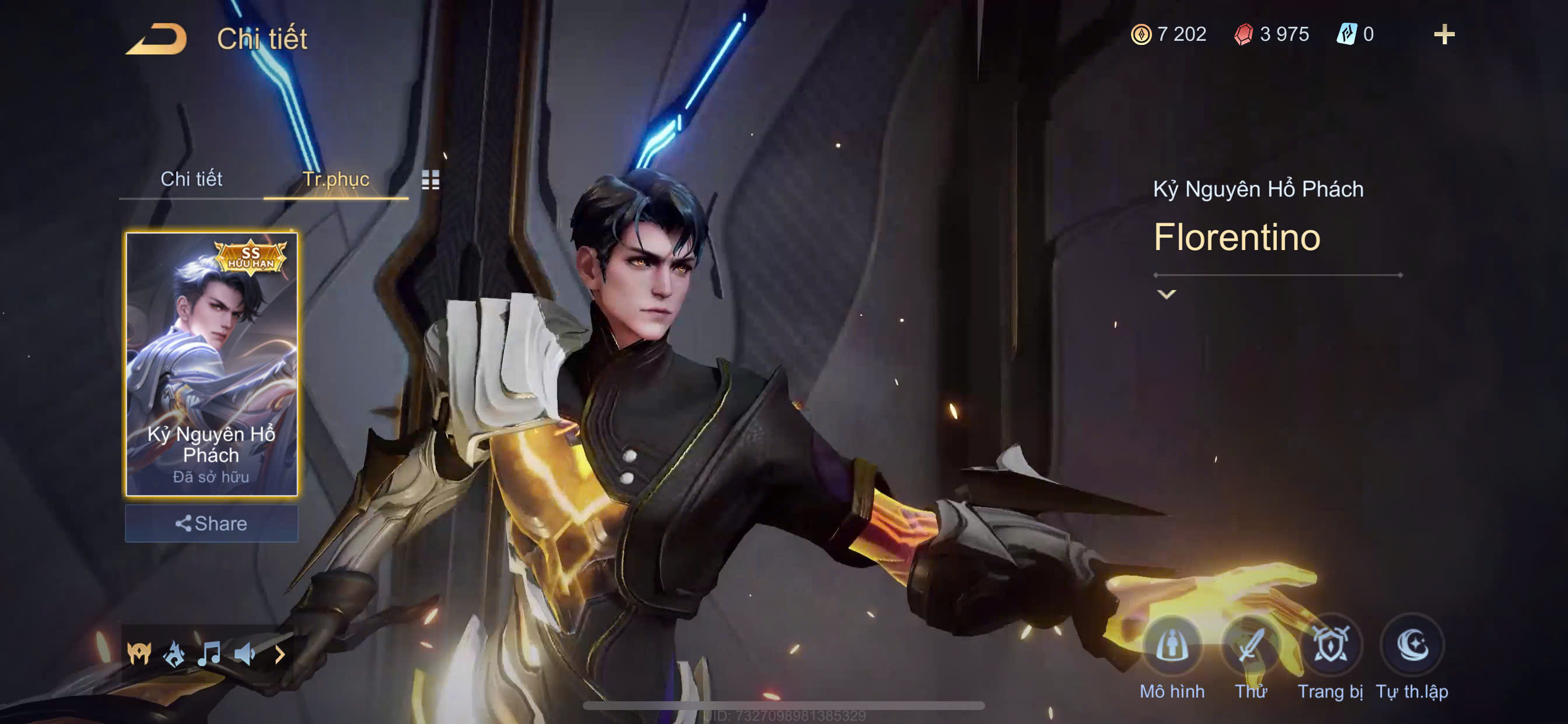The height and width of the screenshot is (724, 1568).
Task: Expand the skin description chevron
Action: (x=1165, y=295)
